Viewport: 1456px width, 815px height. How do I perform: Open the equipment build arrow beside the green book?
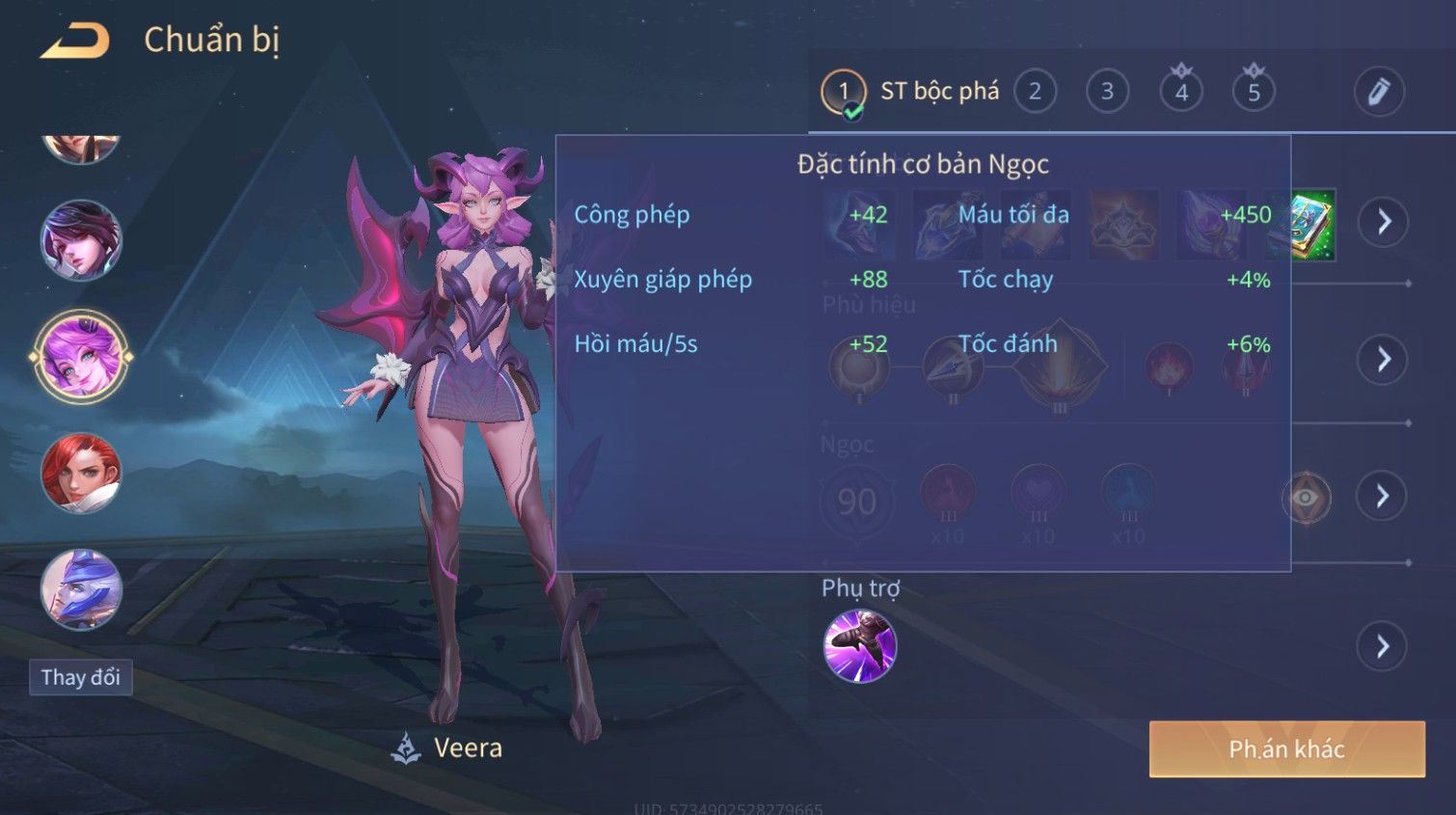pyautogui.click(x=1384, y=223)
